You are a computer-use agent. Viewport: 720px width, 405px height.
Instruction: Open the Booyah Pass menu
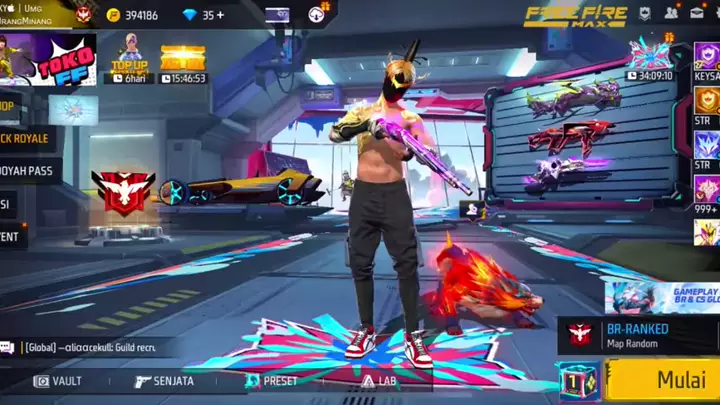point(28,170)
